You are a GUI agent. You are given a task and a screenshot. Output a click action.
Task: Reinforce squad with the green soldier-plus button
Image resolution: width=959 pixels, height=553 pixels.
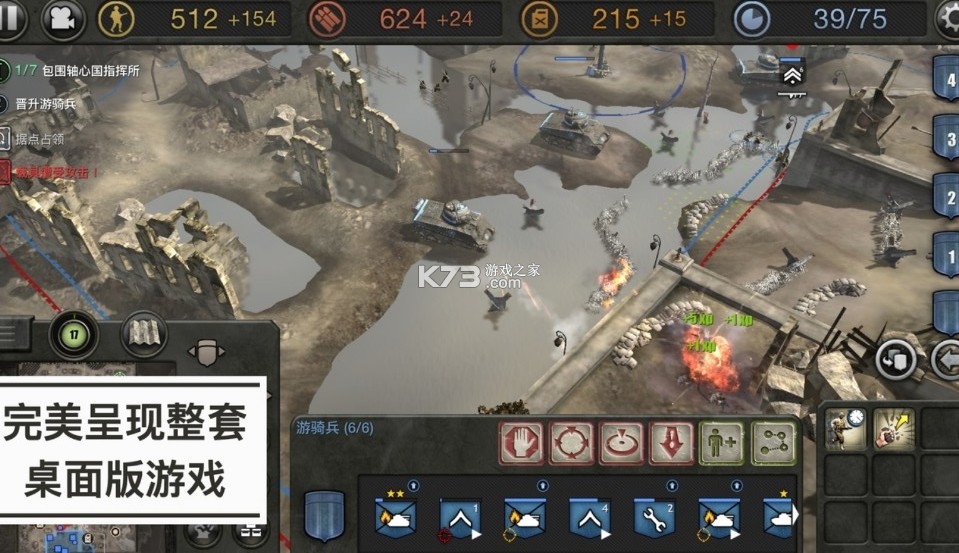click(722, 442)
